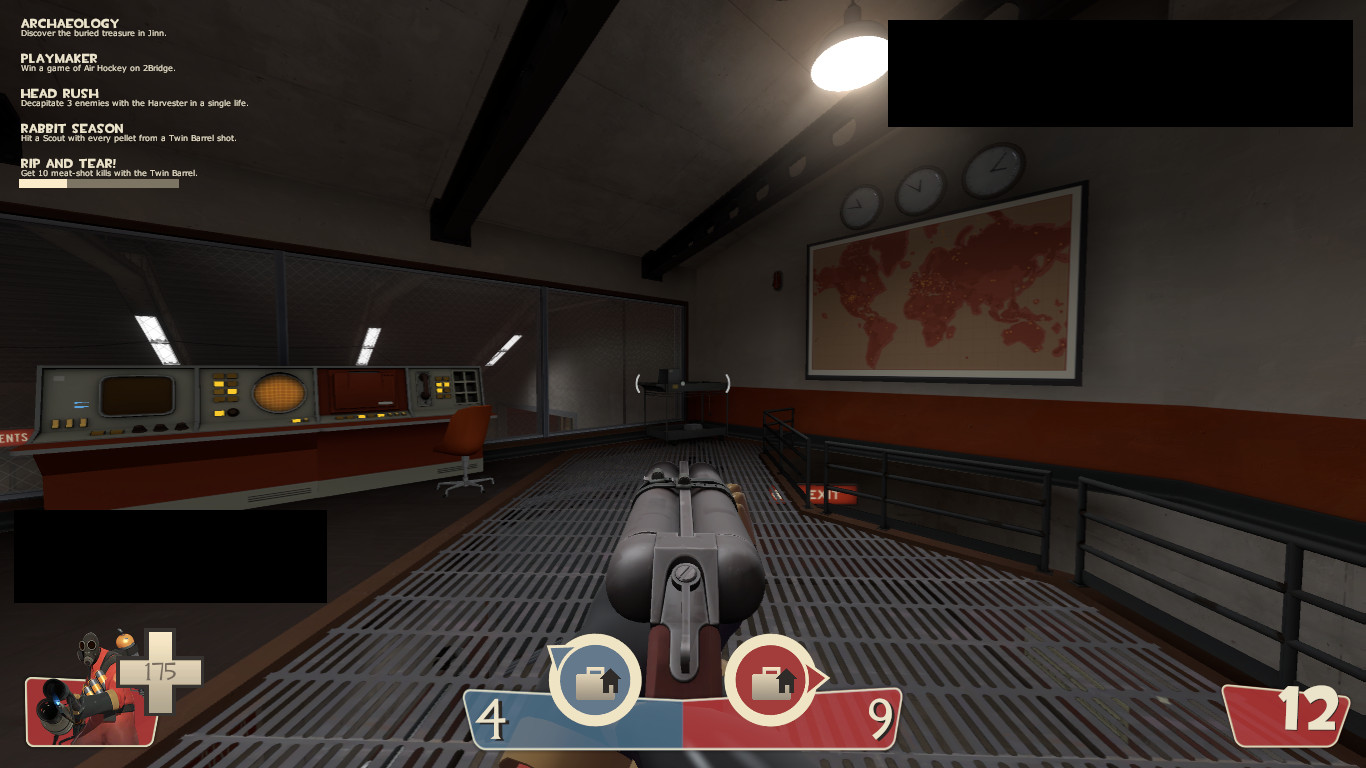The image size is (1366, 768).
Task: Select the leftmost wall clock
Action: point(862,205)
